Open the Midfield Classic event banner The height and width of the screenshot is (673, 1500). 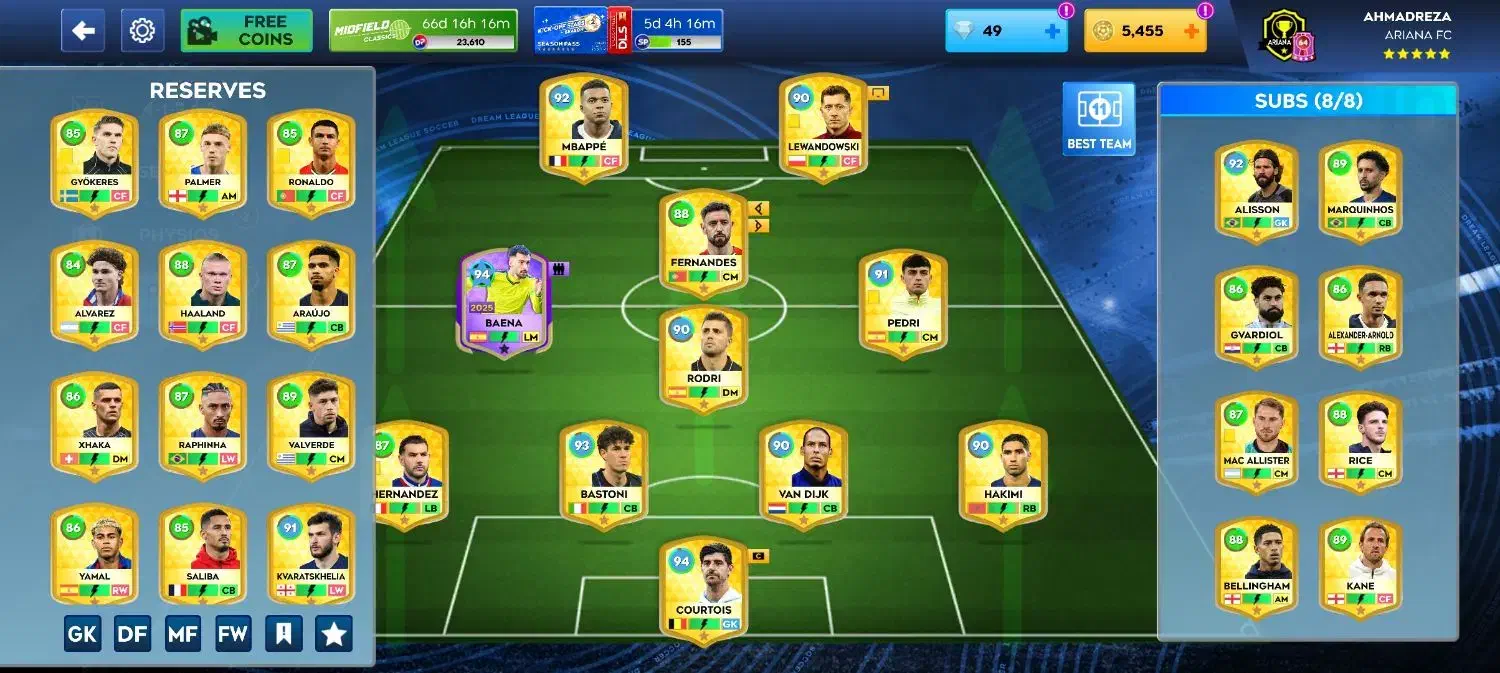423,31
